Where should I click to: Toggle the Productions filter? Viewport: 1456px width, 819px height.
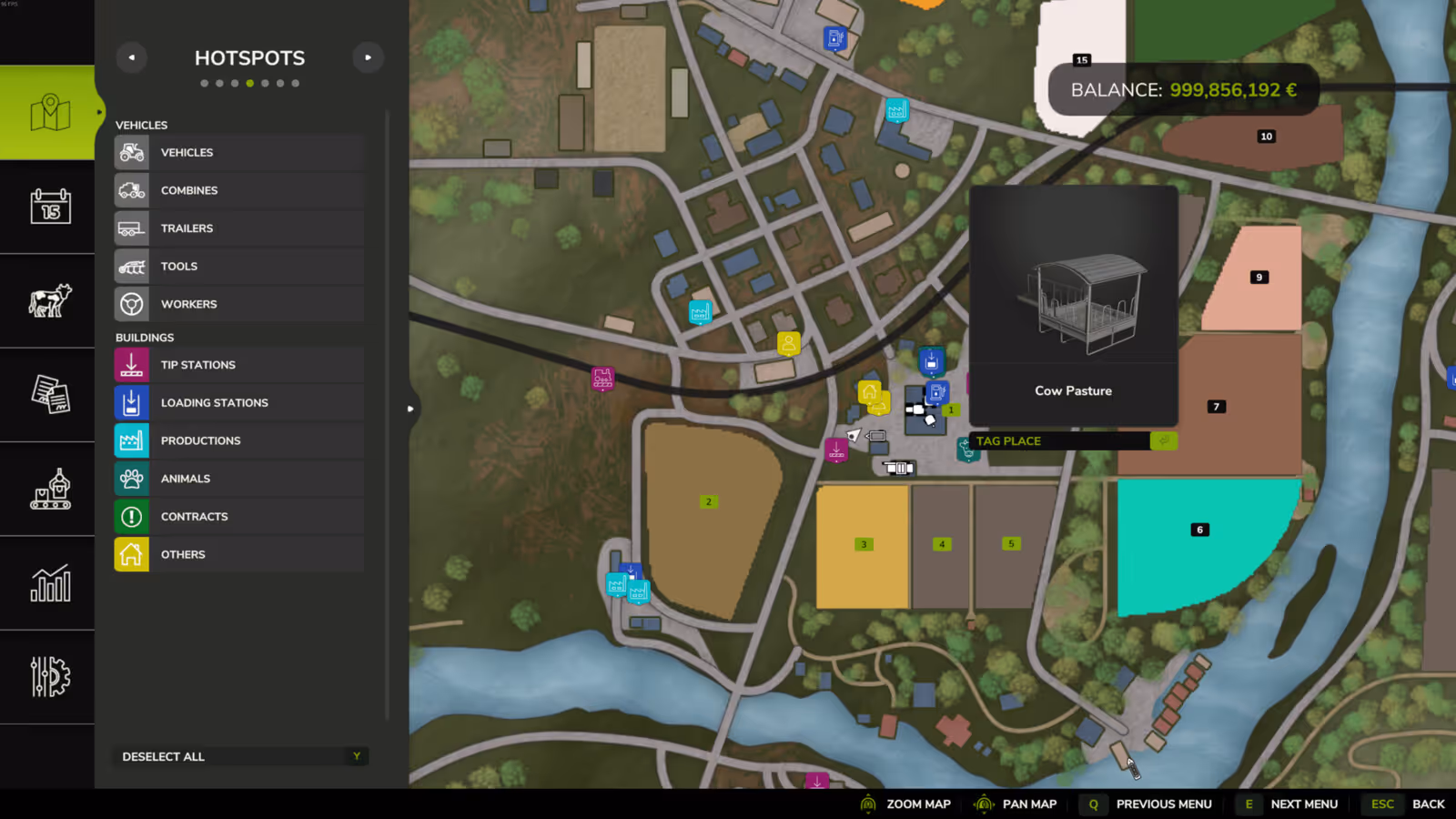pyautogui.click(x=239, y=441)
